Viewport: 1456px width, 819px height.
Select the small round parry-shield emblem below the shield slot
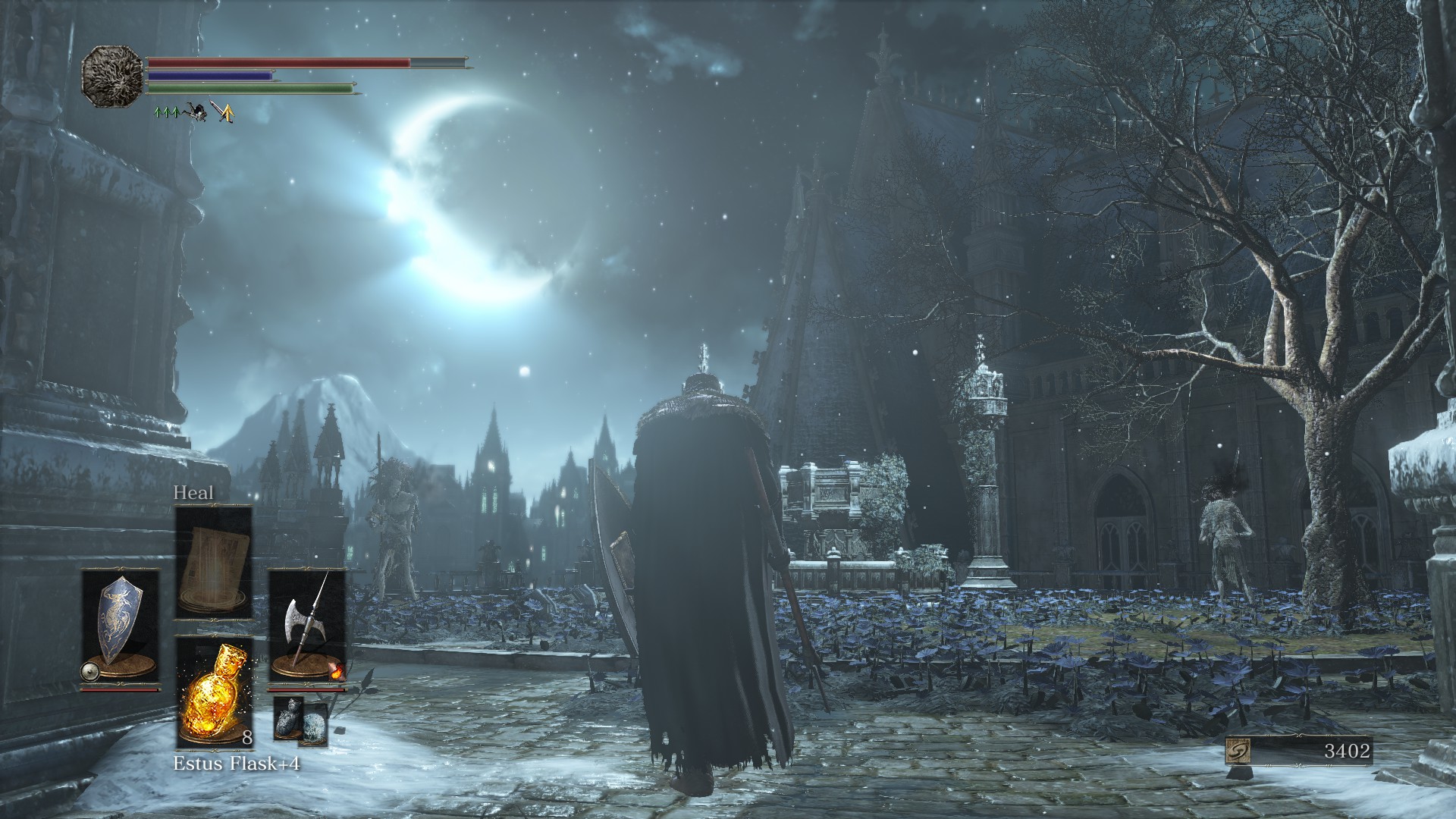tap(90, 670)
